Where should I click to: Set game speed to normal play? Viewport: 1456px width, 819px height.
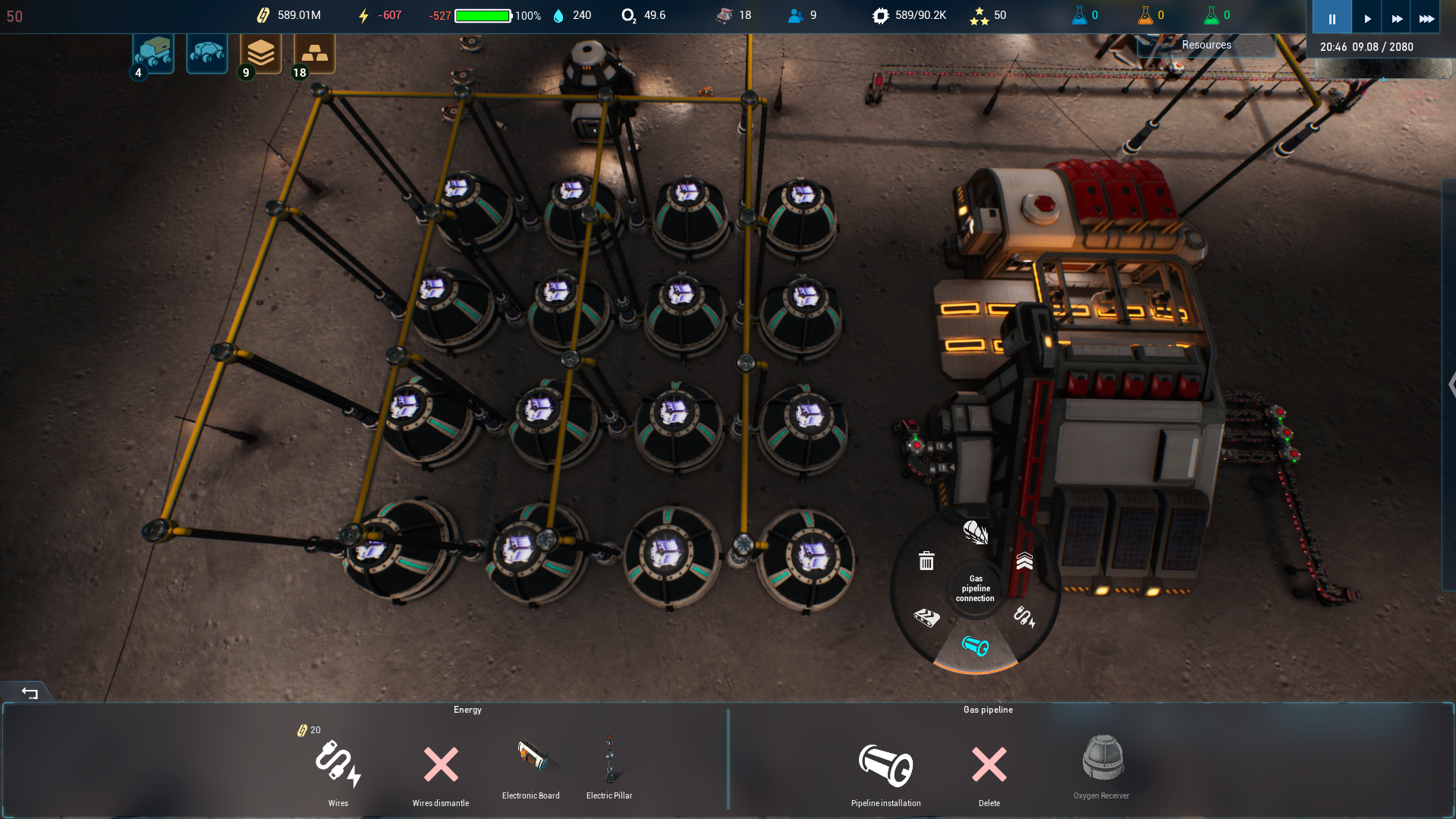tap(1367, 18)
